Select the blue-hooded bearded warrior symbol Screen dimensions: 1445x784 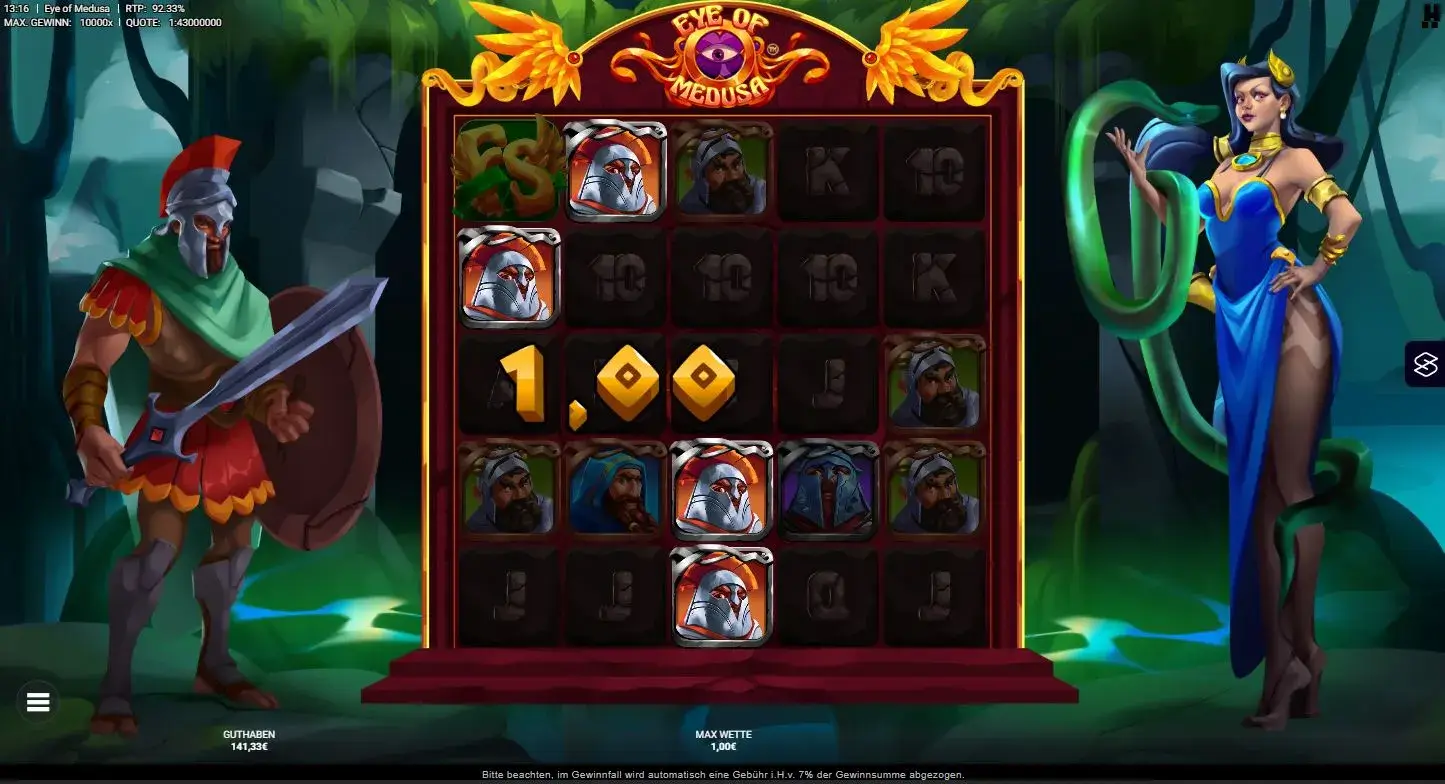click(613, 490)
